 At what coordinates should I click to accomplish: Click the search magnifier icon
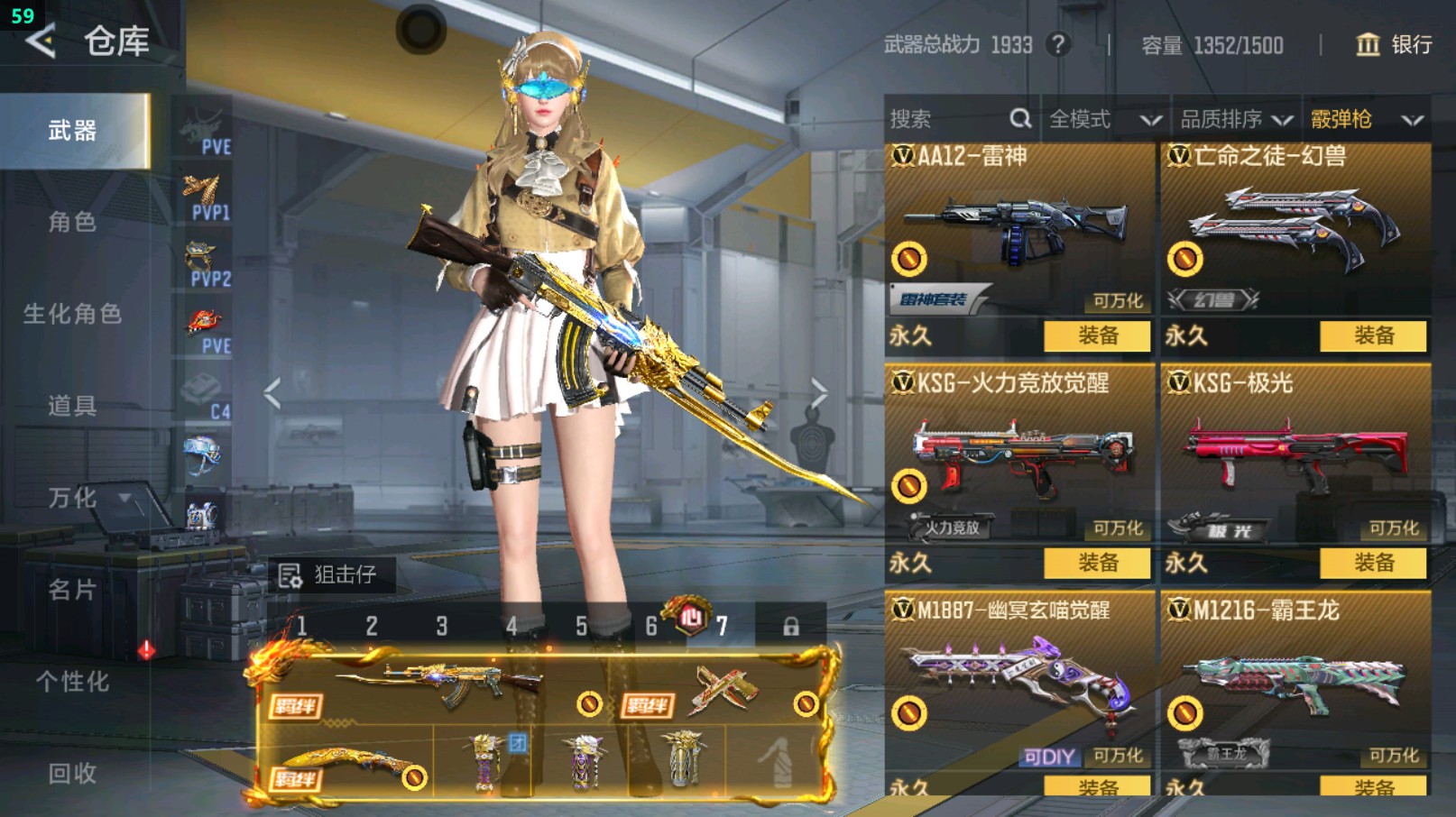(x=1021, y=118)
